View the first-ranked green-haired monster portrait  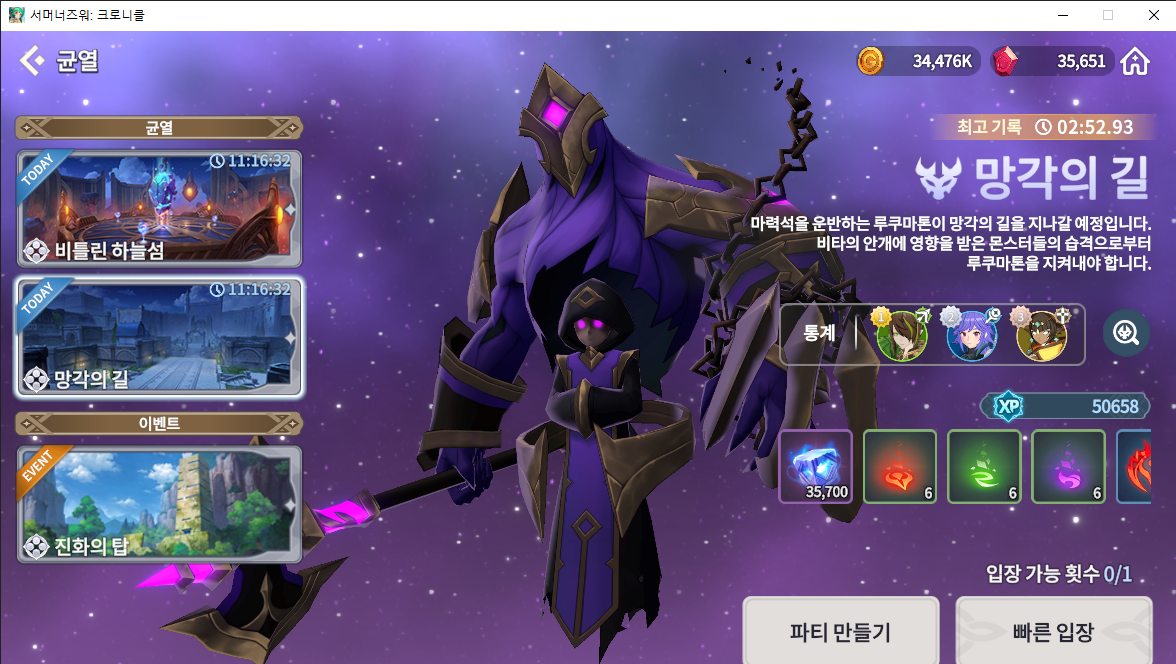[x=901, y=335]
